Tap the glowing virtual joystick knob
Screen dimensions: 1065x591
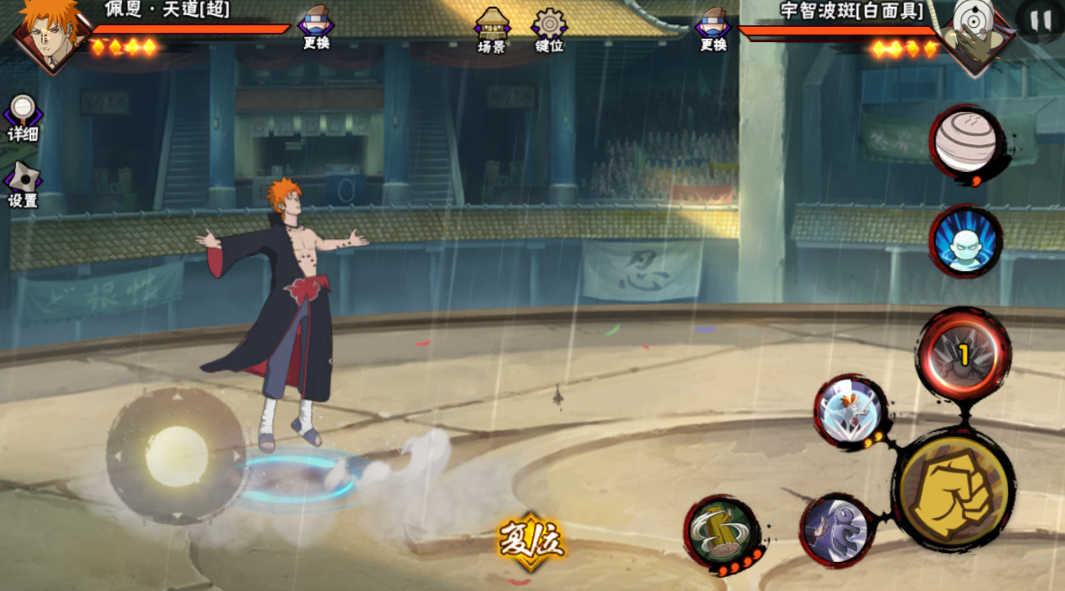[177, 456]
